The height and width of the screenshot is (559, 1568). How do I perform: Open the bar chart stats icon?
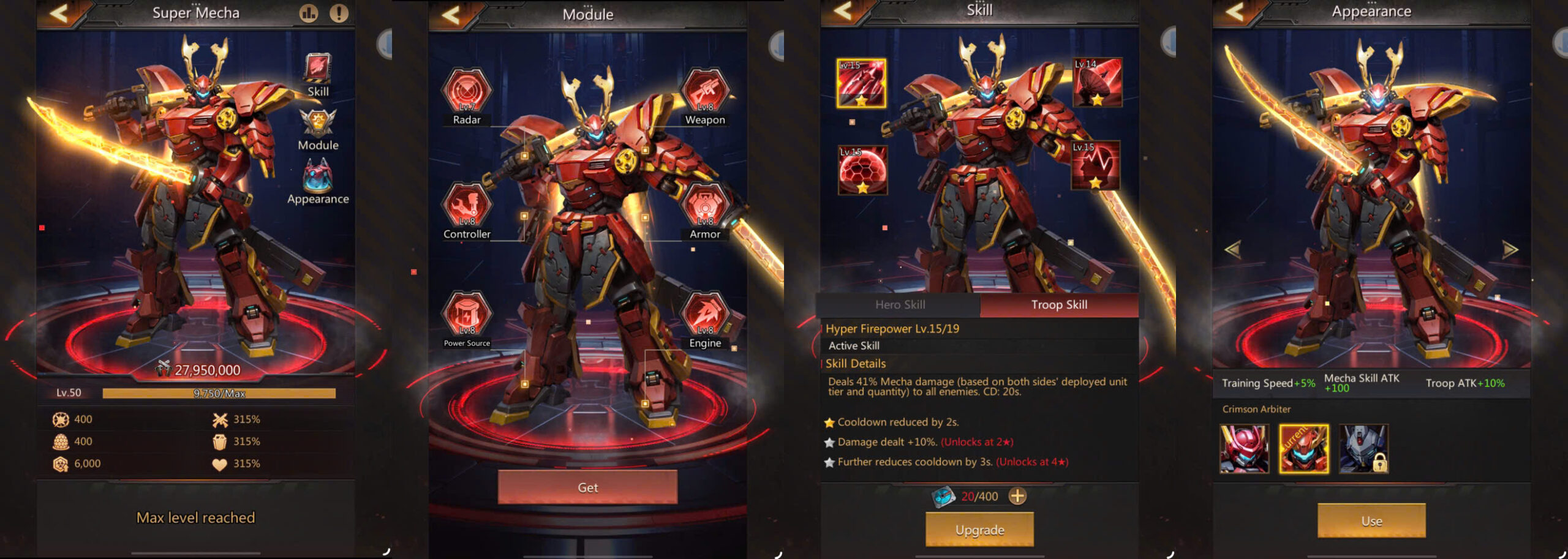click(x=309, y=13)
